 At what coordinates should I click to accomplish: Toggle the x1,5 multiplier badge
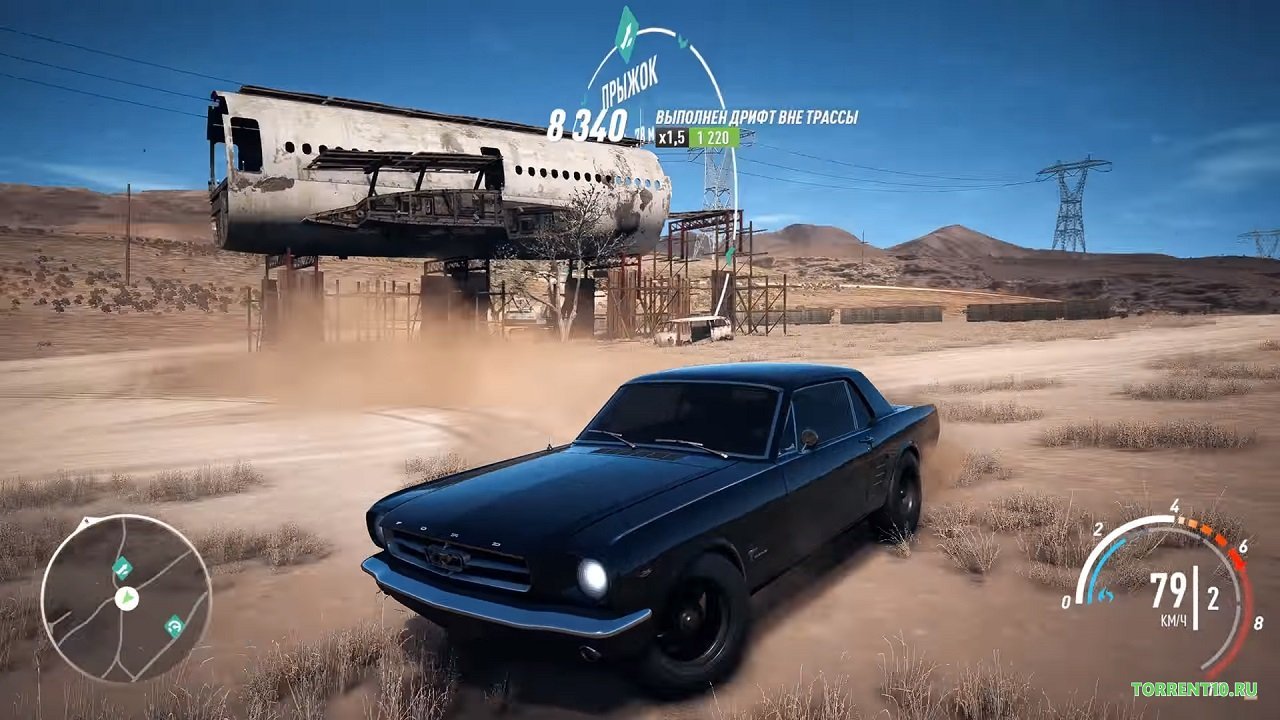click(671, 137)
